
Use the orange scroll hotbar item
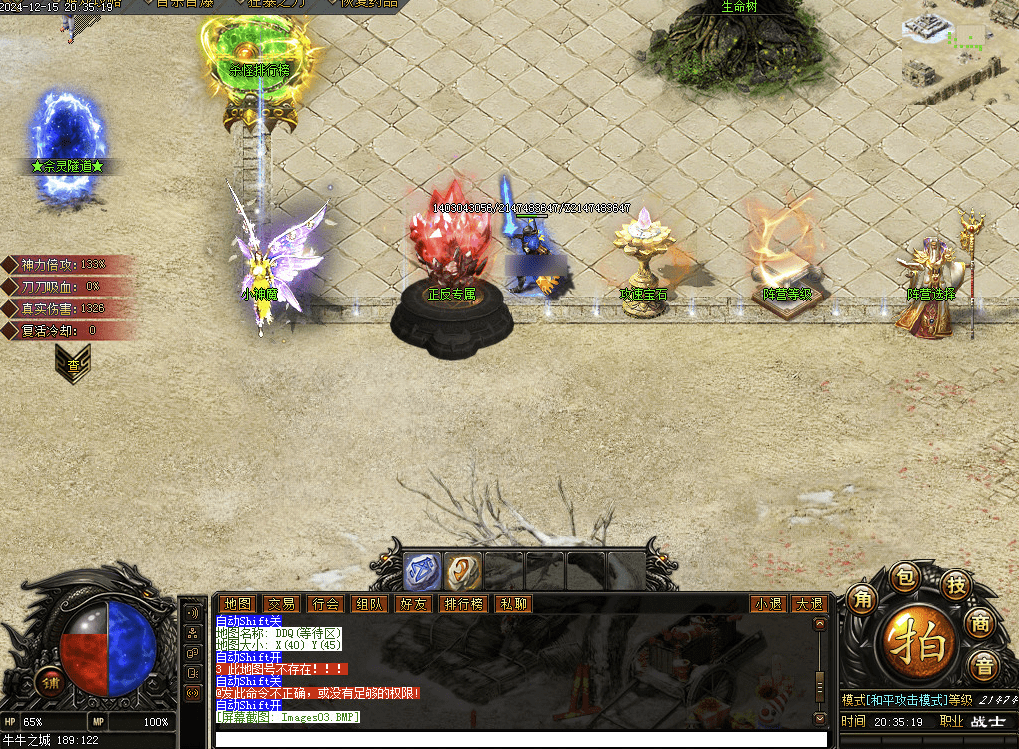point(462,571)
